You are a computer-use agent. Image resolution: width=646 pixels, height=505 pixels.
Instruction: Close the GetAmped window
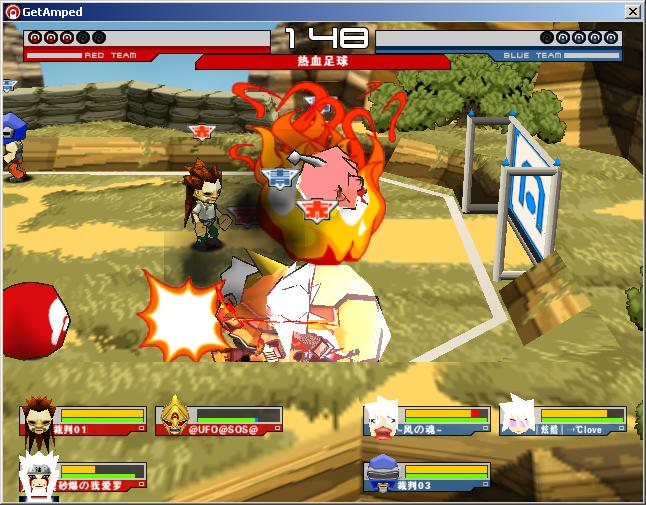pyautogui.click(x=632, y=11)
